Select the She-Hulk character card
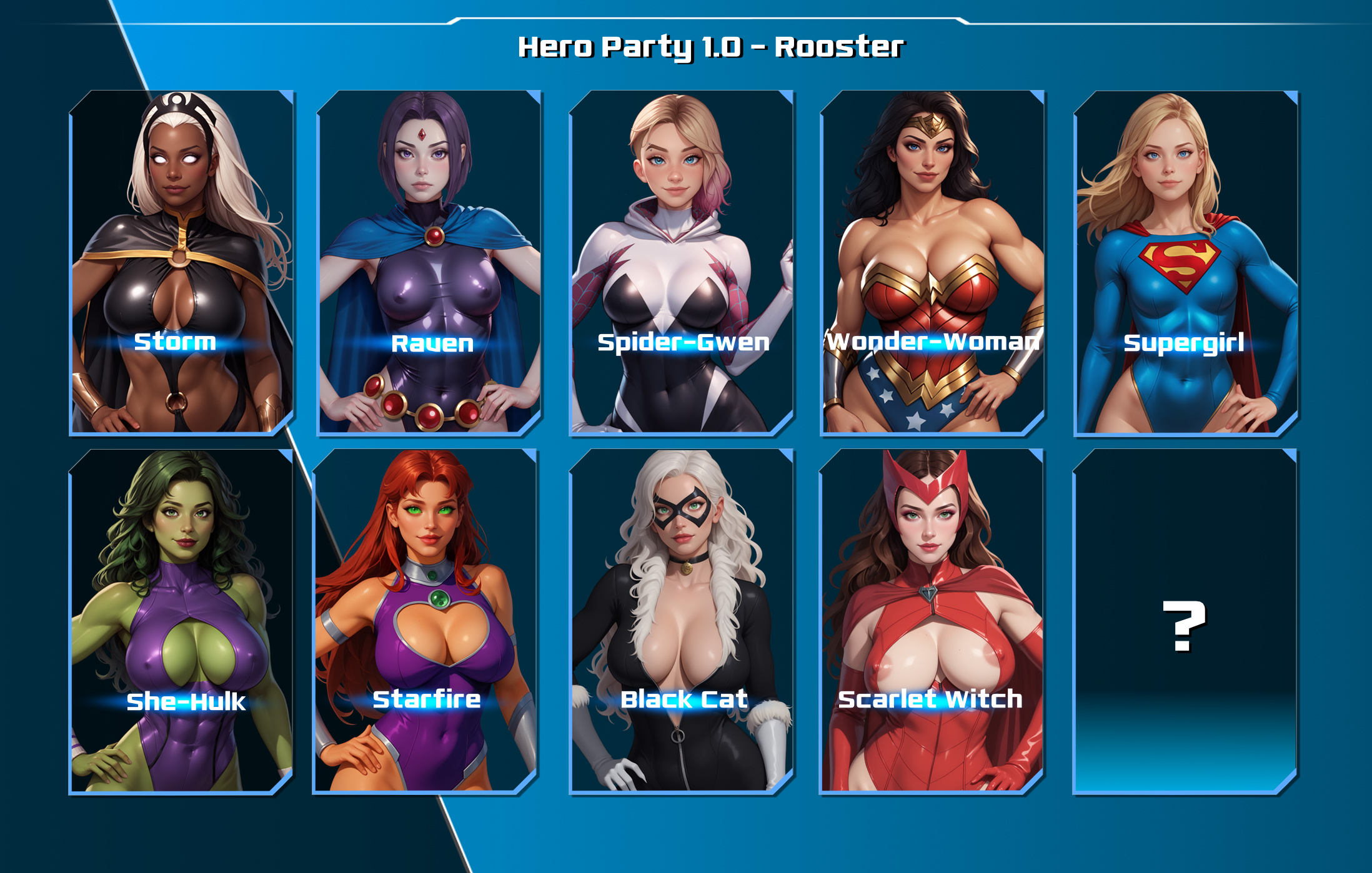1372x873 pixels. point(181,621)
